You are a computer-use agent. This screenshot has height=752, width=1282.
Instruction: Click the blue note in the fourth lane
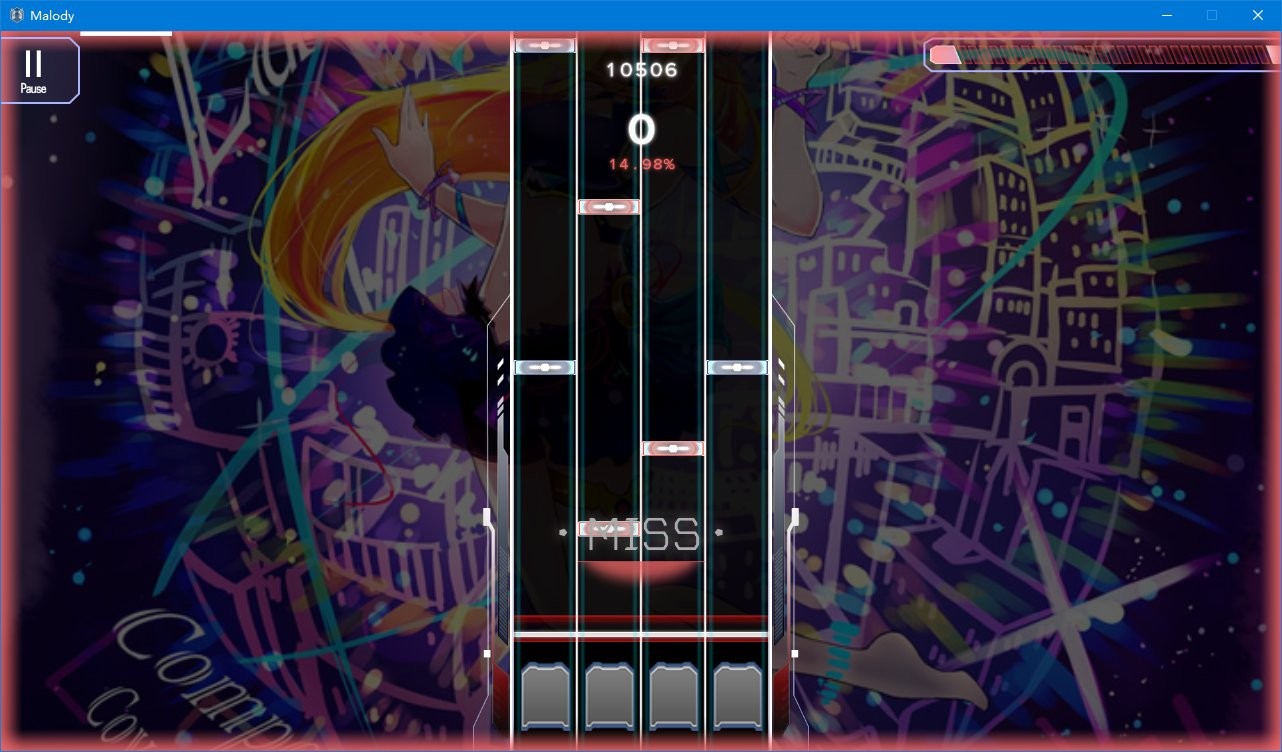(736, 367)
